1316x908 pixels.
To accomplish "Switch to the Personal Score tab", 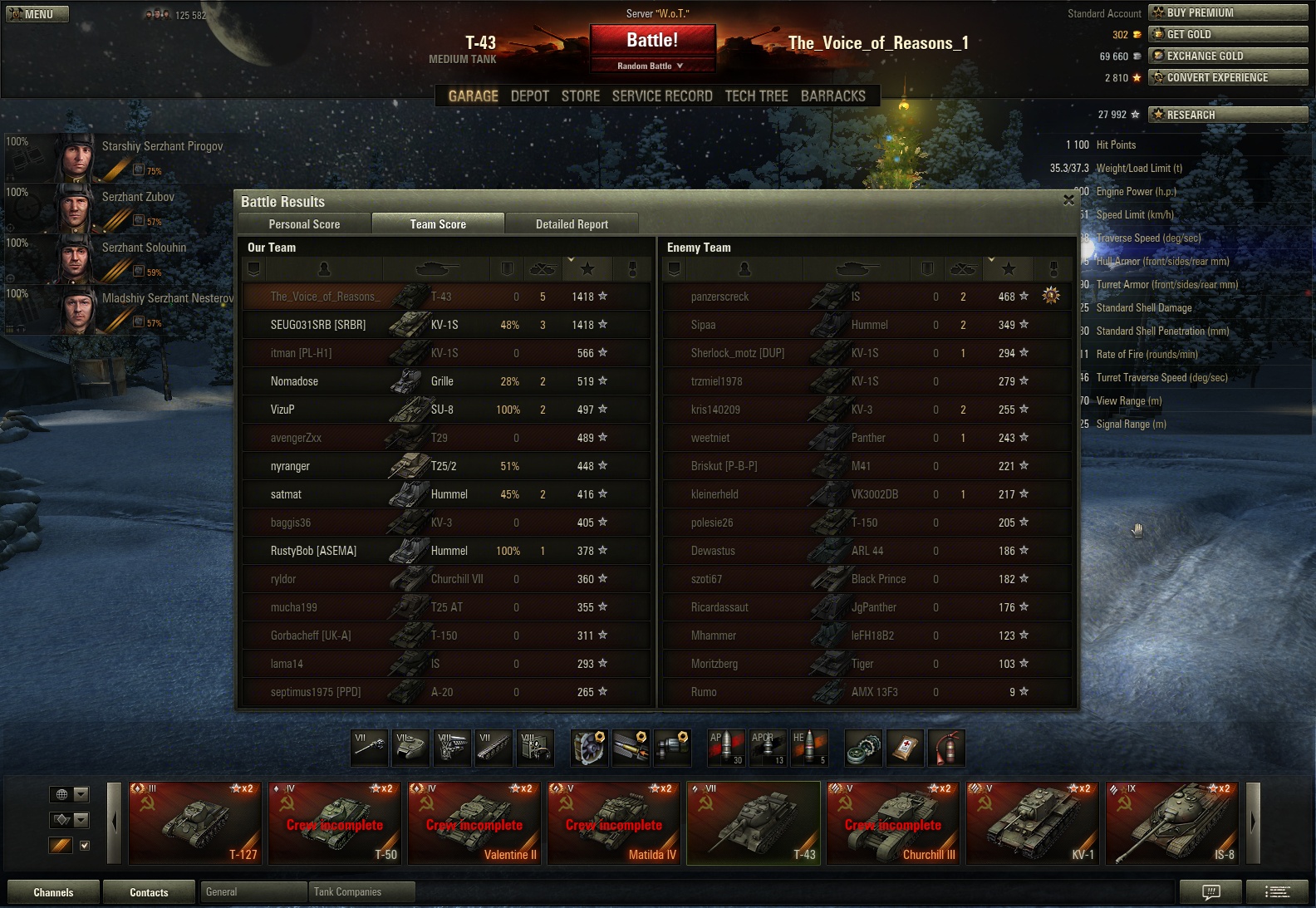I will pyautogui.click(x=304, y=224).
